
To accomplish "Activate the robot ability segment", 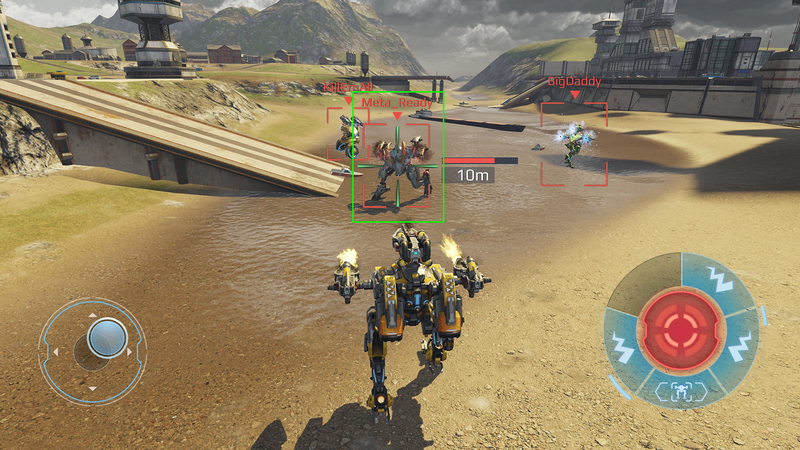I will 681,391.
